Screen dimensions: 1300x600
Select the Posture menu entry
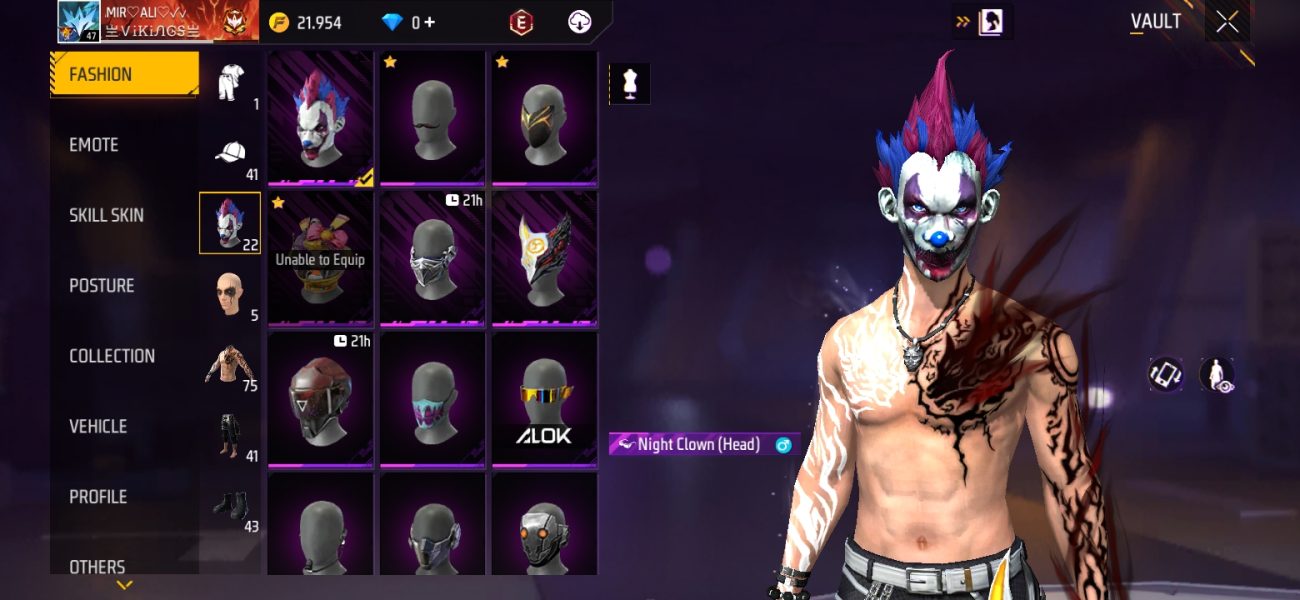point(101,286)
